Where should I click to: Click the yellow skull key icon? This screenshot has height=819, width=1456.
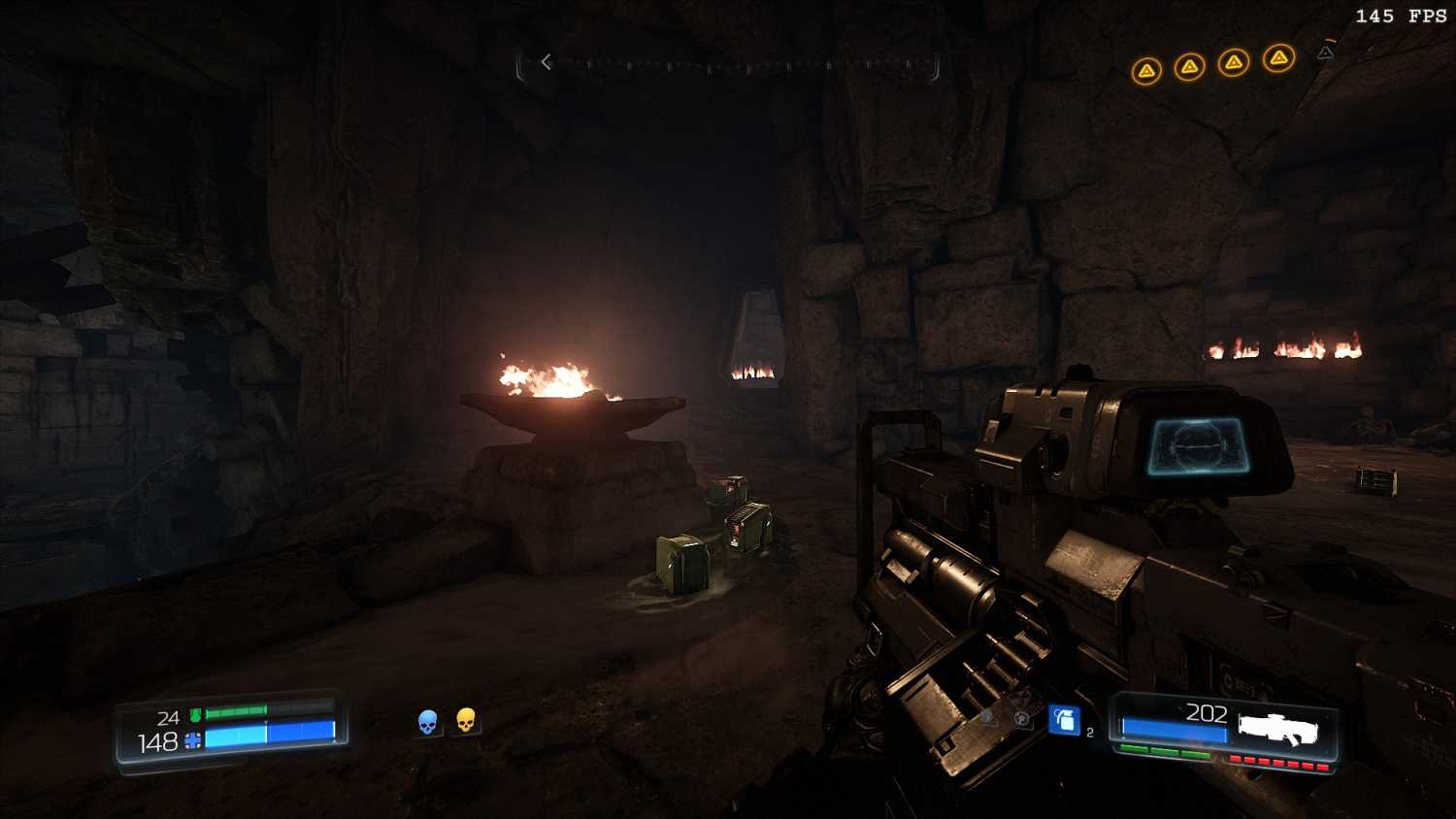tap(466, 720)
